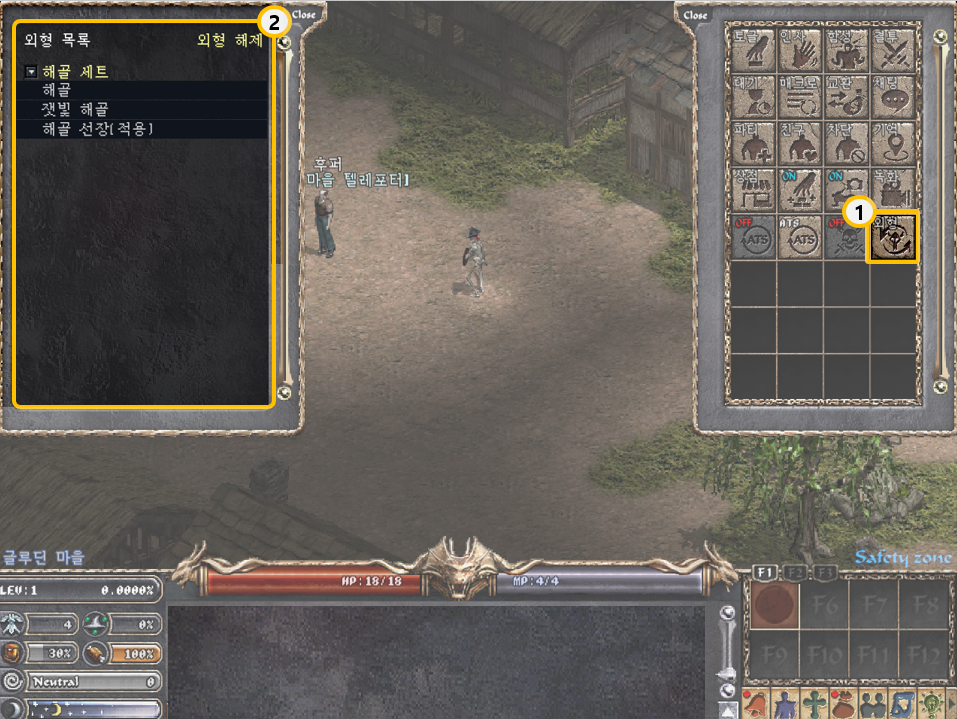Close the appearance list panel
The height and width of the screenshot is (719, 957).
(304, 15)
